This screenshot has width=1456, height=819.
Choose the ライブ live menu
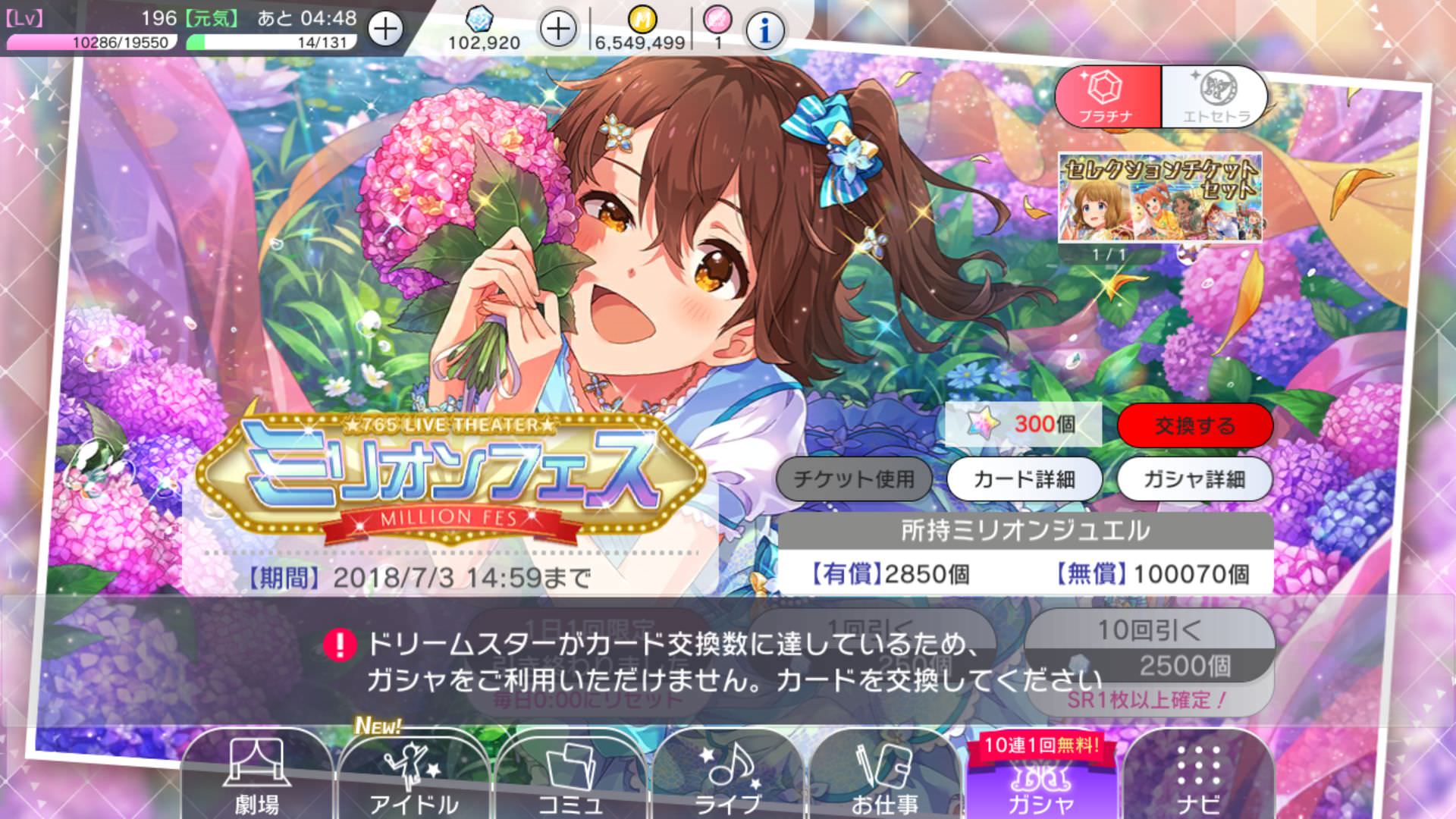[x=728, y=777]
